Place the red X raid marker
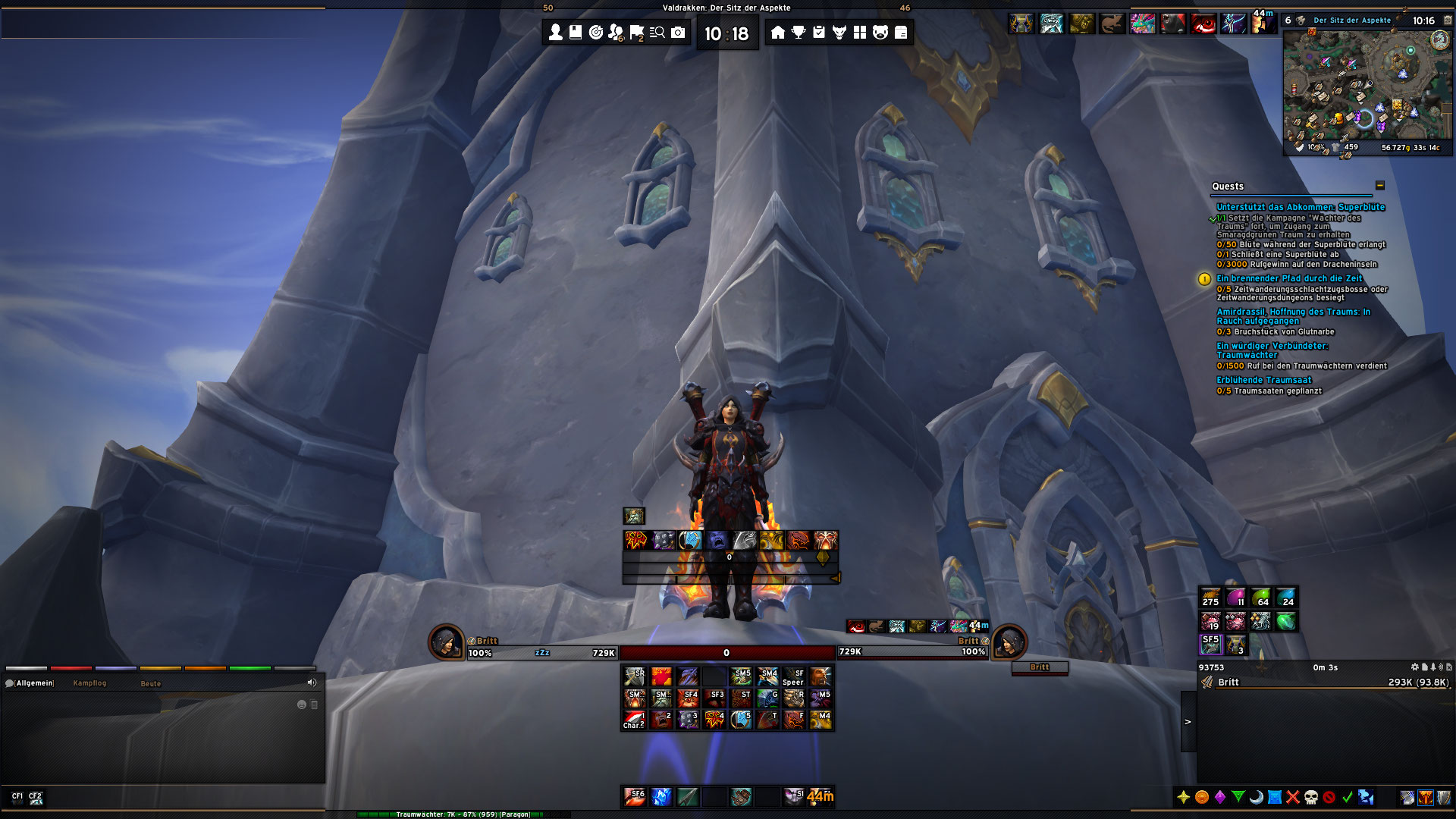This screenshot has height=819, width=1456. click(x=1293, y=797)
